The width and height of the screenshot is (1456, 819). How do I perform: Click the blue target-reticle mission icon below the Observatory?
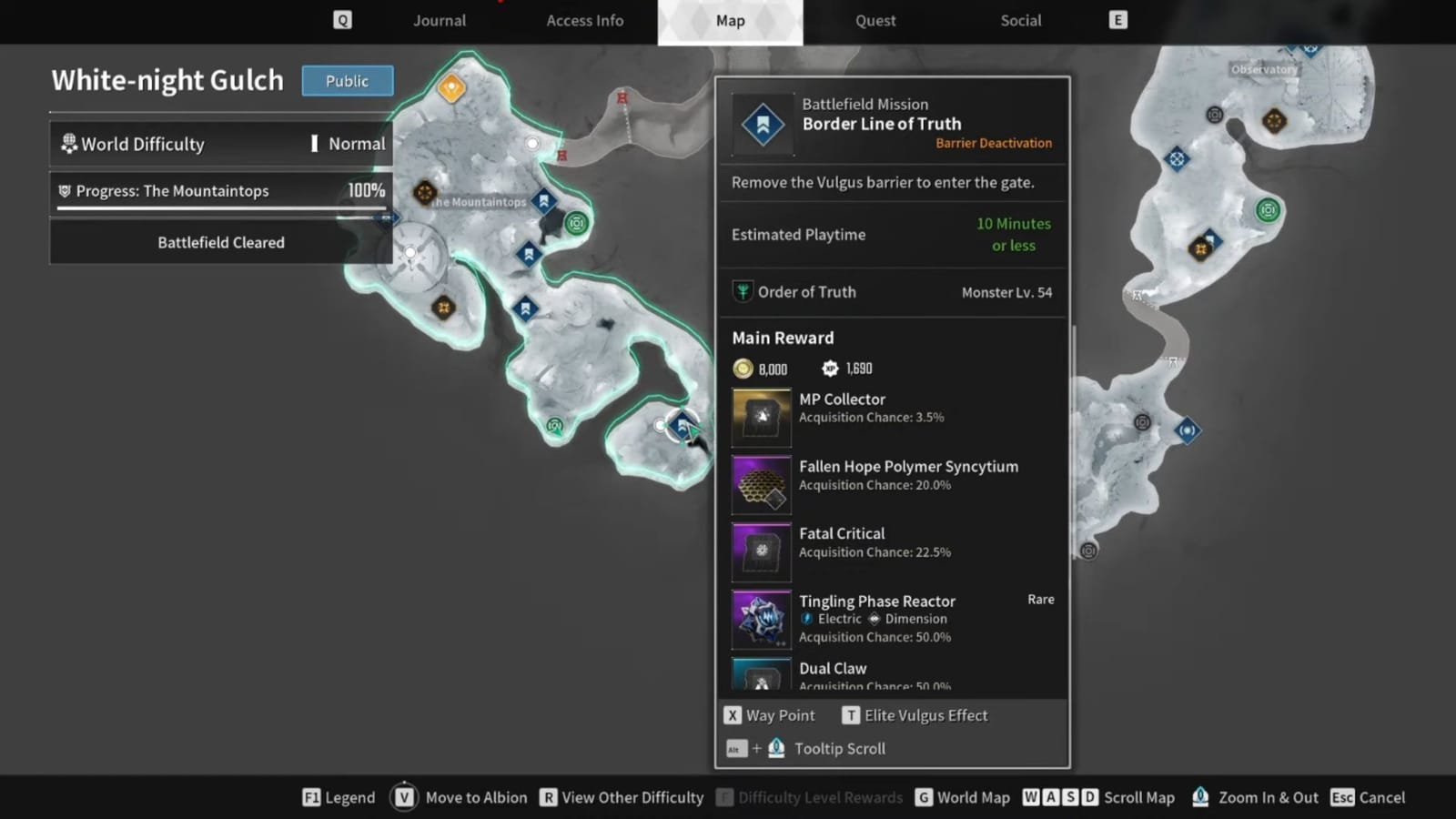(1177, 159)
